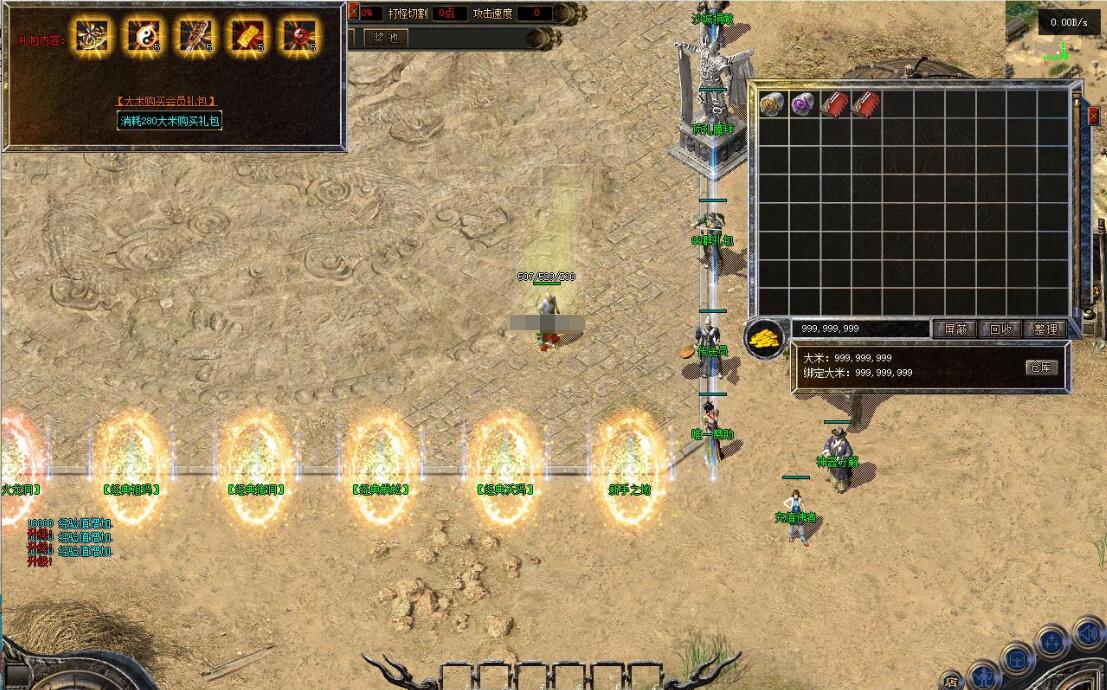Close the inventory bag window
The image size is (1107, 690).
pos(1093,116)
